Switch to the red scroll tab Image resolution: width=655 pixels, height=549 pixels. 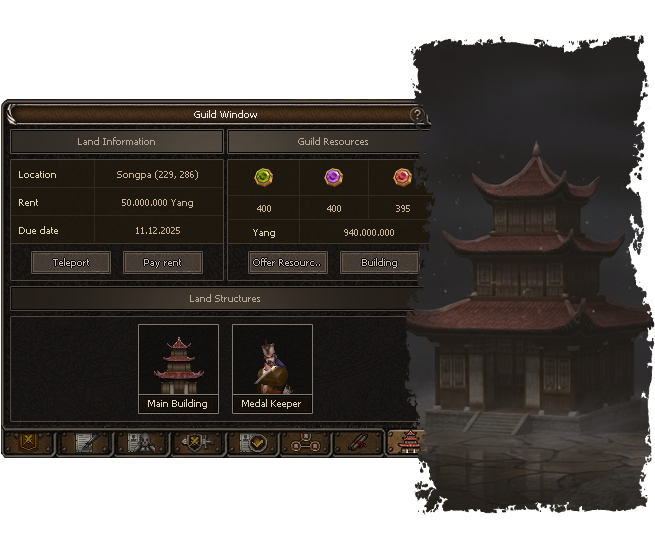point(359,442)
